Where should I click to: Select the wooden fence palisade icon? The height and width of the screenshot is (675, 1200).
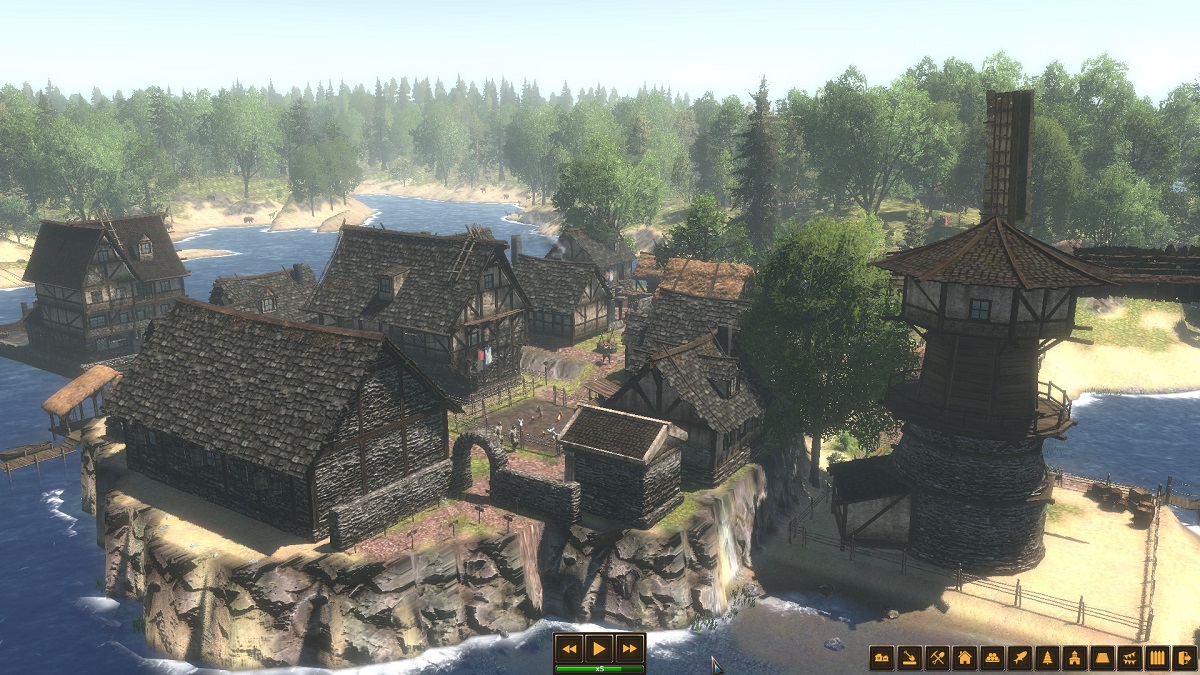1157,658
